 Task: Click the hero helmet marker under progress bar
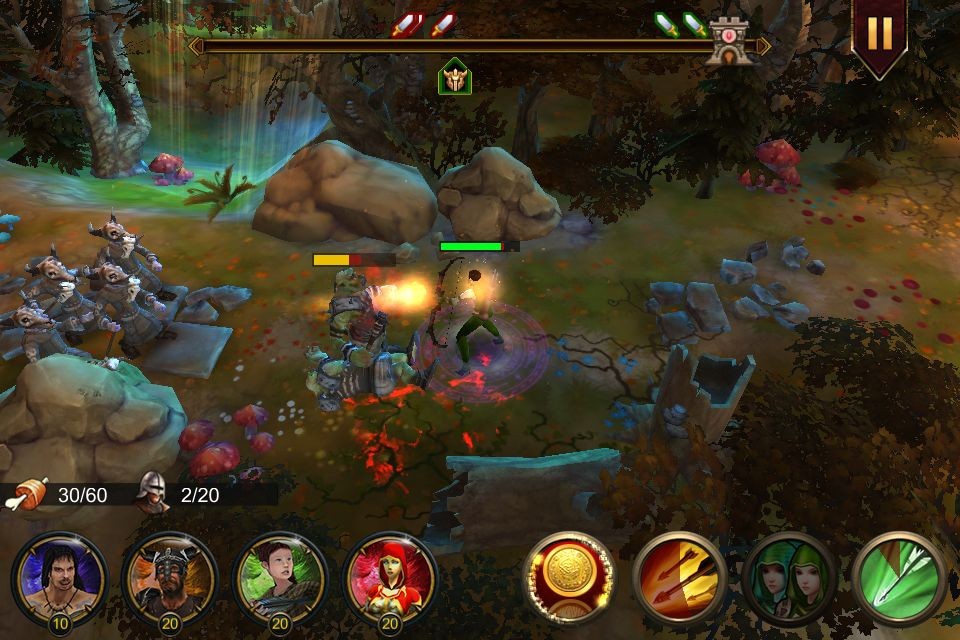pos(455,76)
